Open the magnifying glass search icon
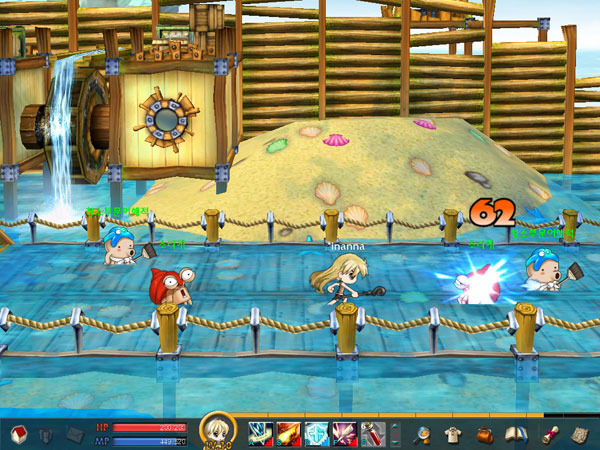The width and height of the screenshot is (600, 450). coord(423,433)
